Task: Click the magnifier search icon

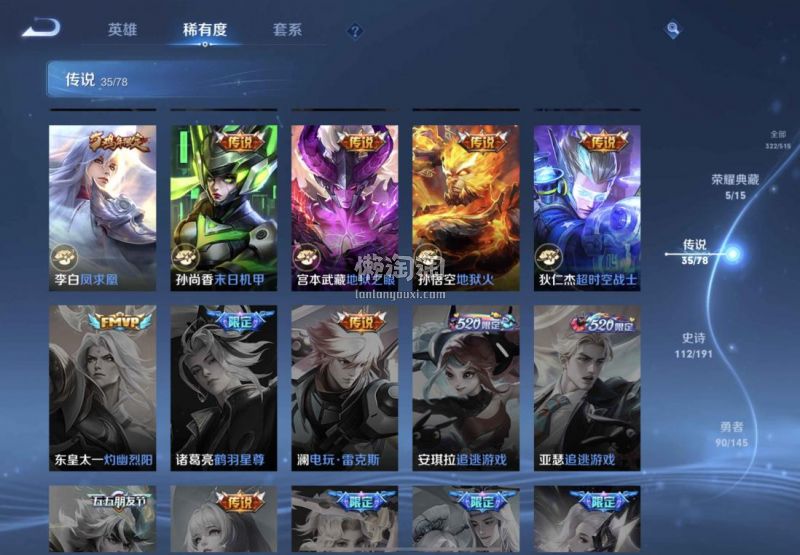Action: click(673, 30)
